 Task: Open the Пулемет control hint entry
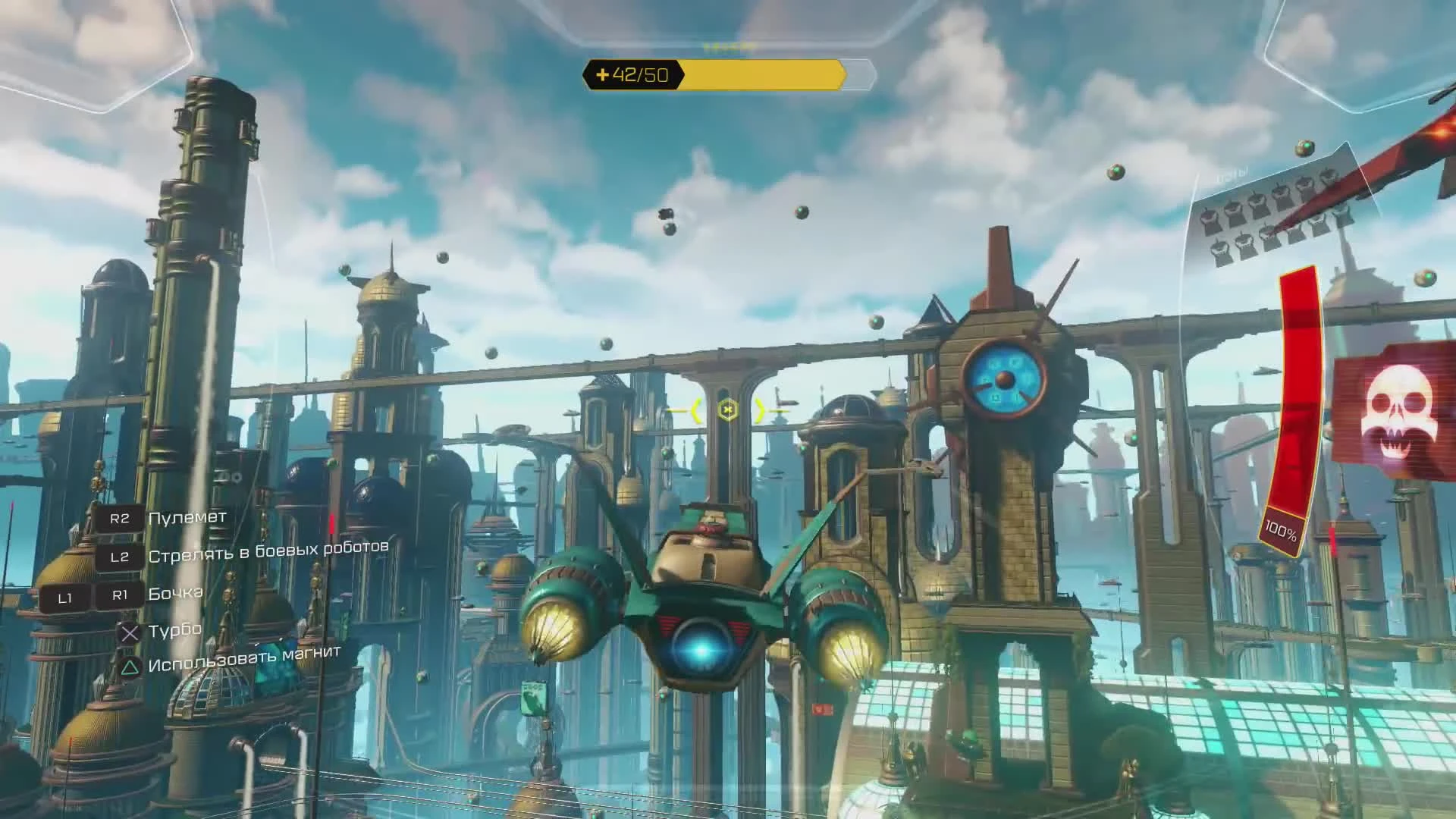point(187,518)
